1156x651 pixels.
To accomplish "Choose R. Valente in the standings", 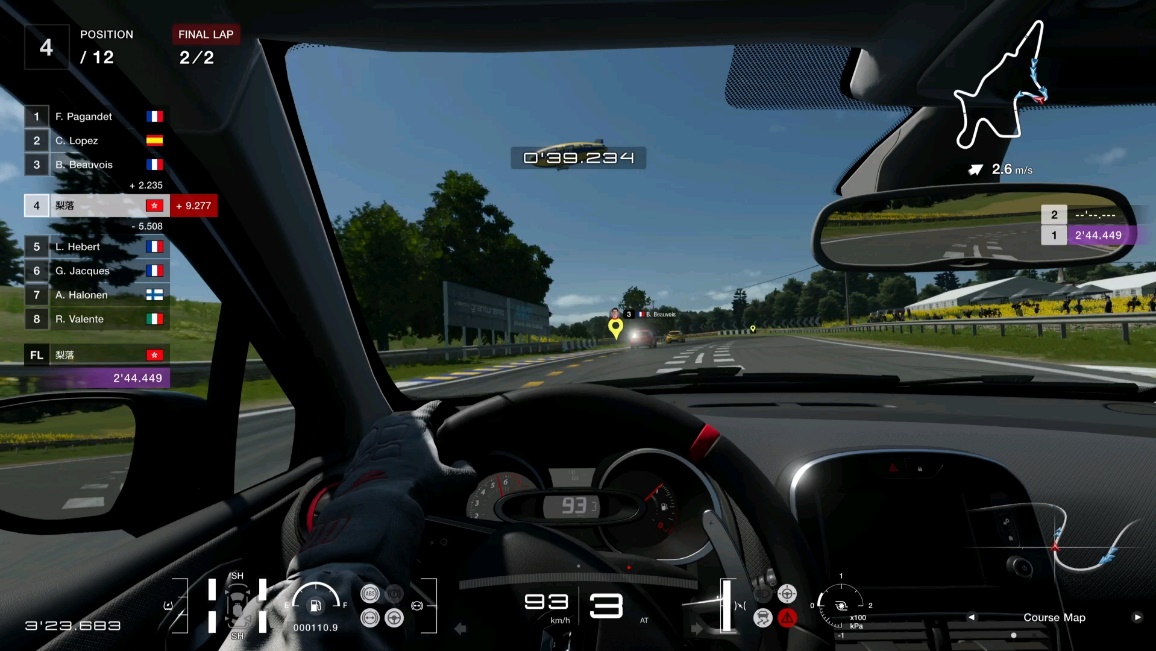I will 97,318.
